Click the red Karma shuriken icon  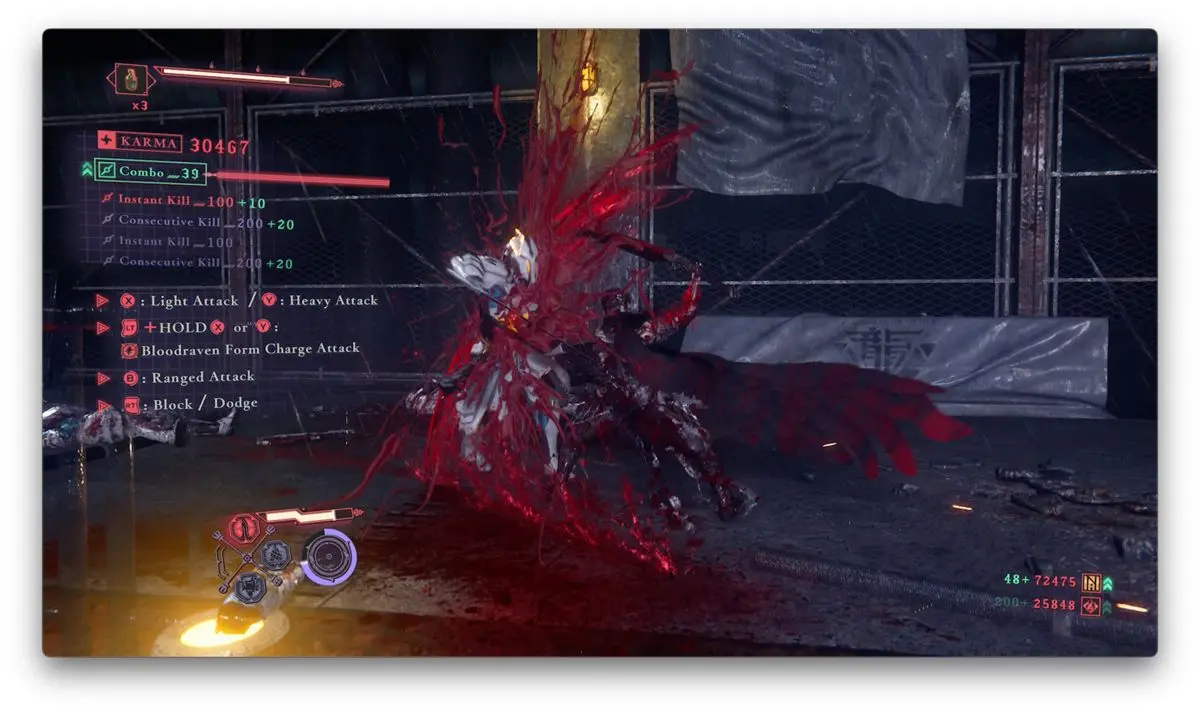106,142
